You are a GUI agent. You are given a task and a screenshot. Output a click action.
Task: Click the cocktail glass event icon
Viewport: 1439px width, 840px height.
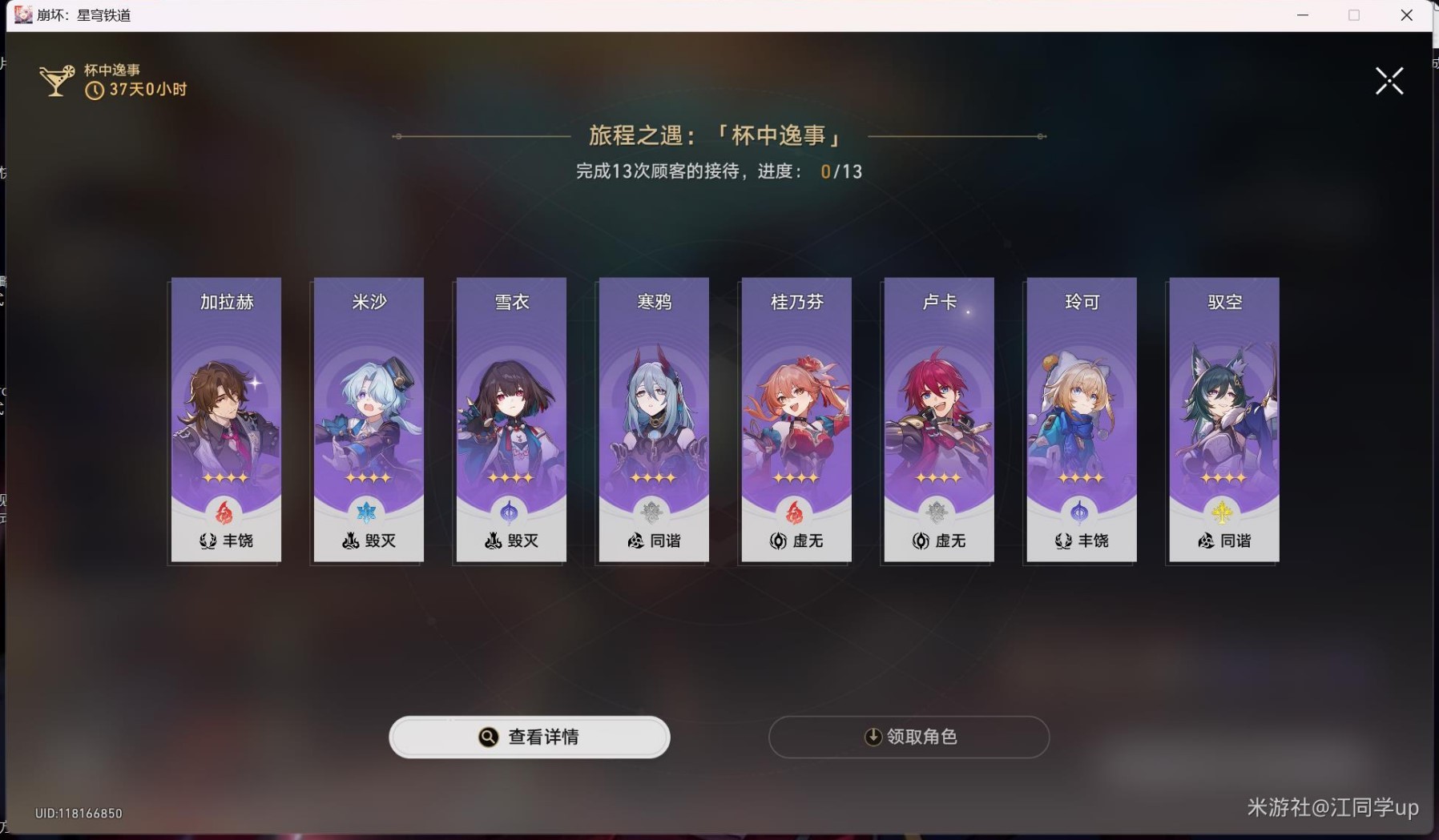pos(56,78)
